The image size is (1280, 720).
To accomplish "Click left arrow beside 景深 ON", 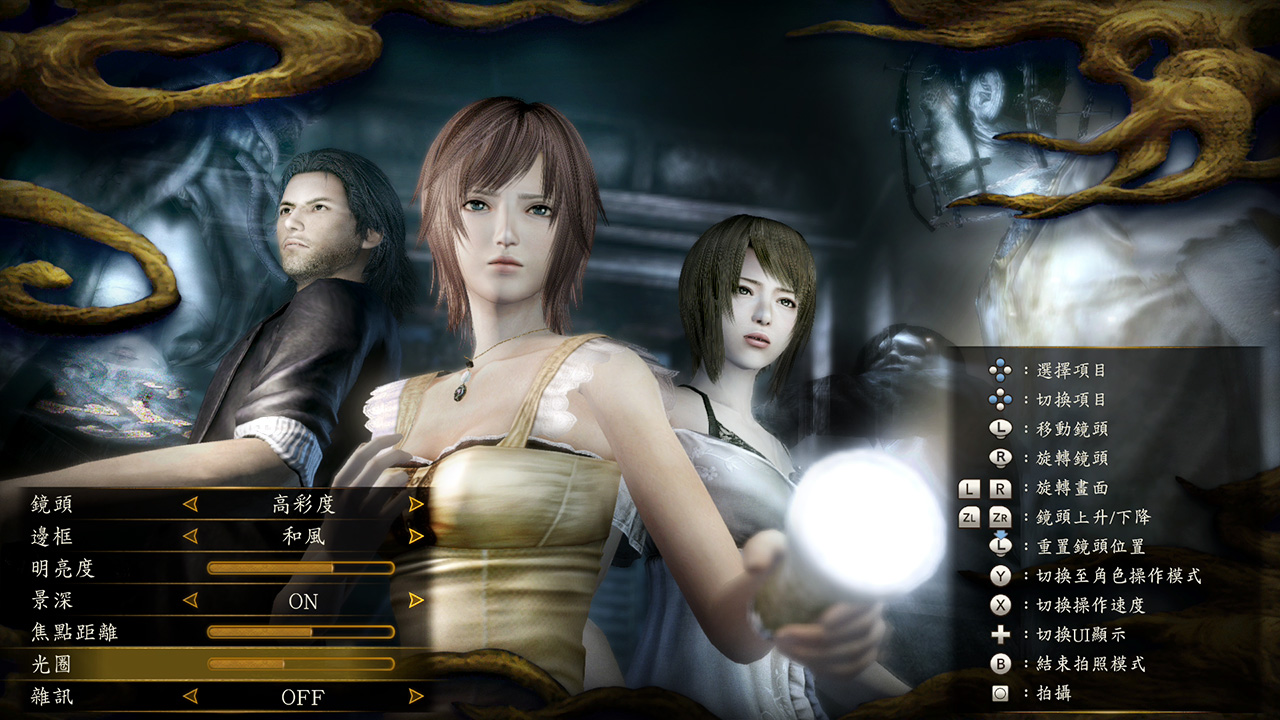I will [x=190, y=600].
